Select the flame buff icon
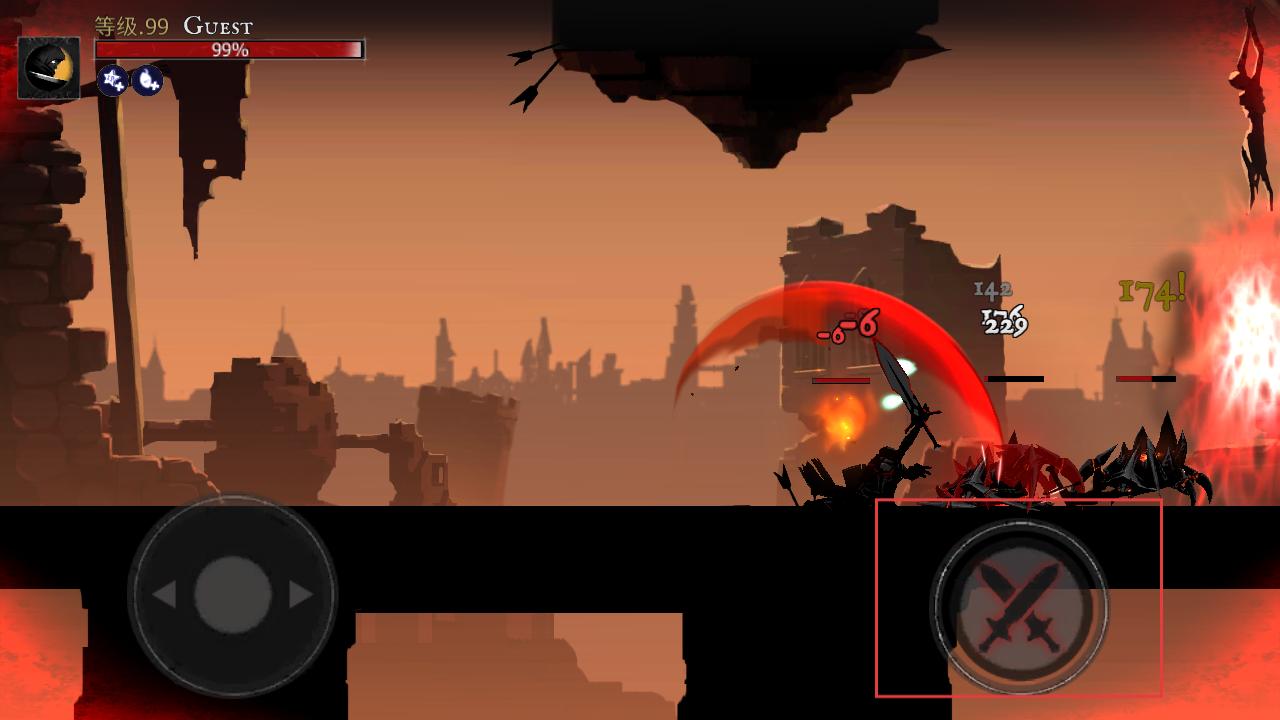 (x=147, y=80)
